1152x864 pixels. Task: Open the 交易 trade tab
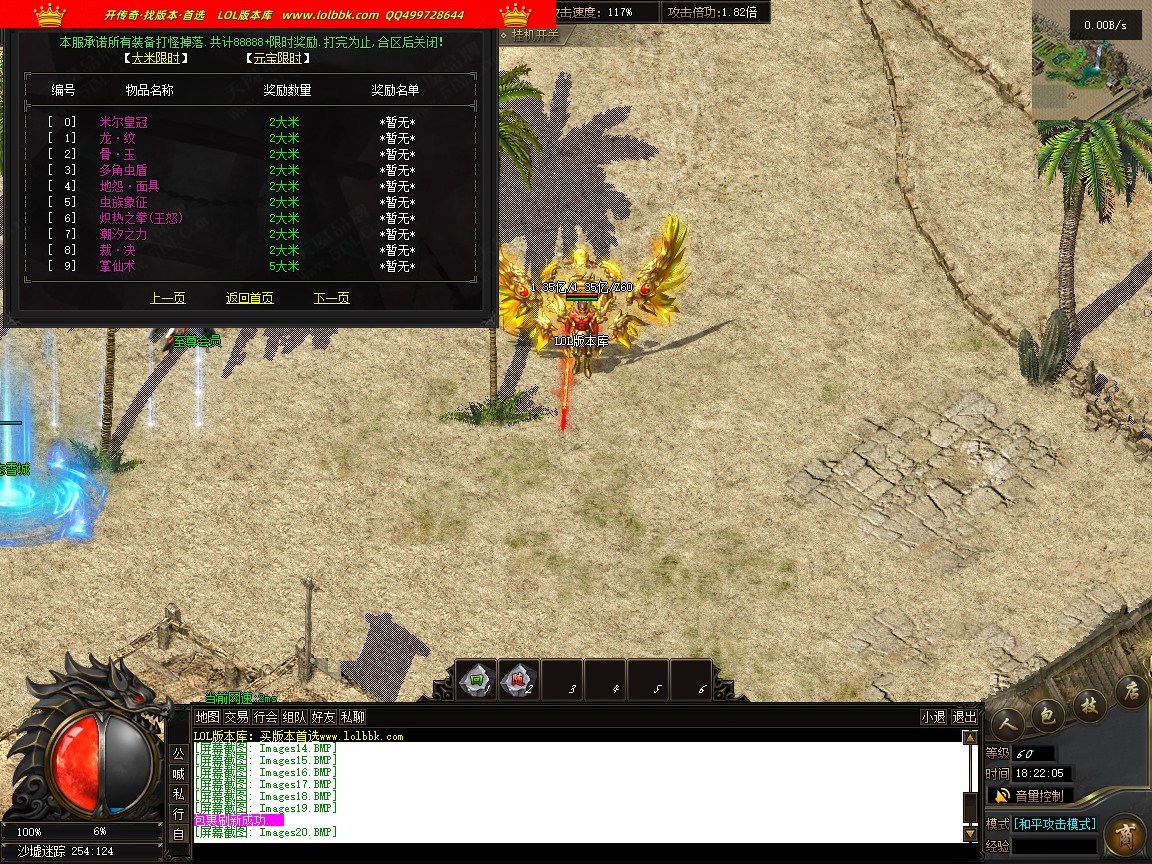(236, 717)
